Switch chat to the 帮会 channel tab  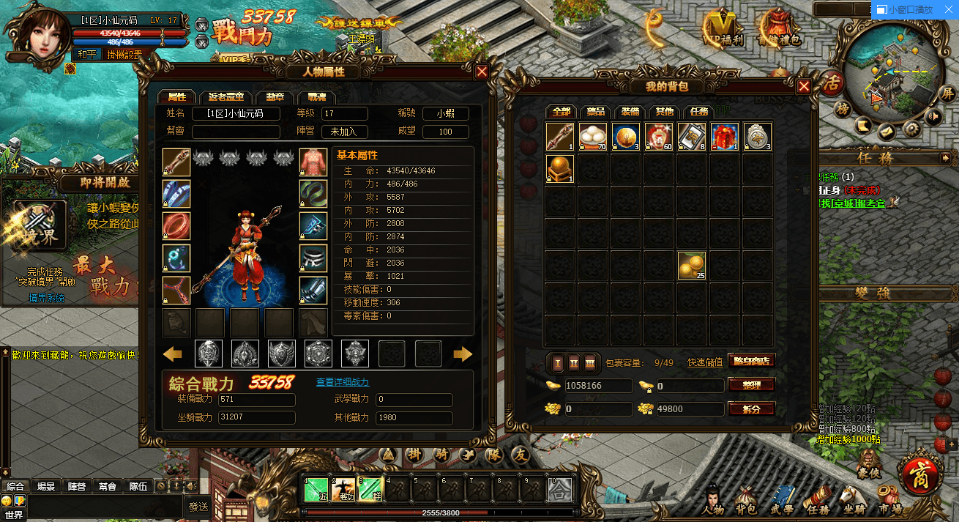(x=106, y=487)
